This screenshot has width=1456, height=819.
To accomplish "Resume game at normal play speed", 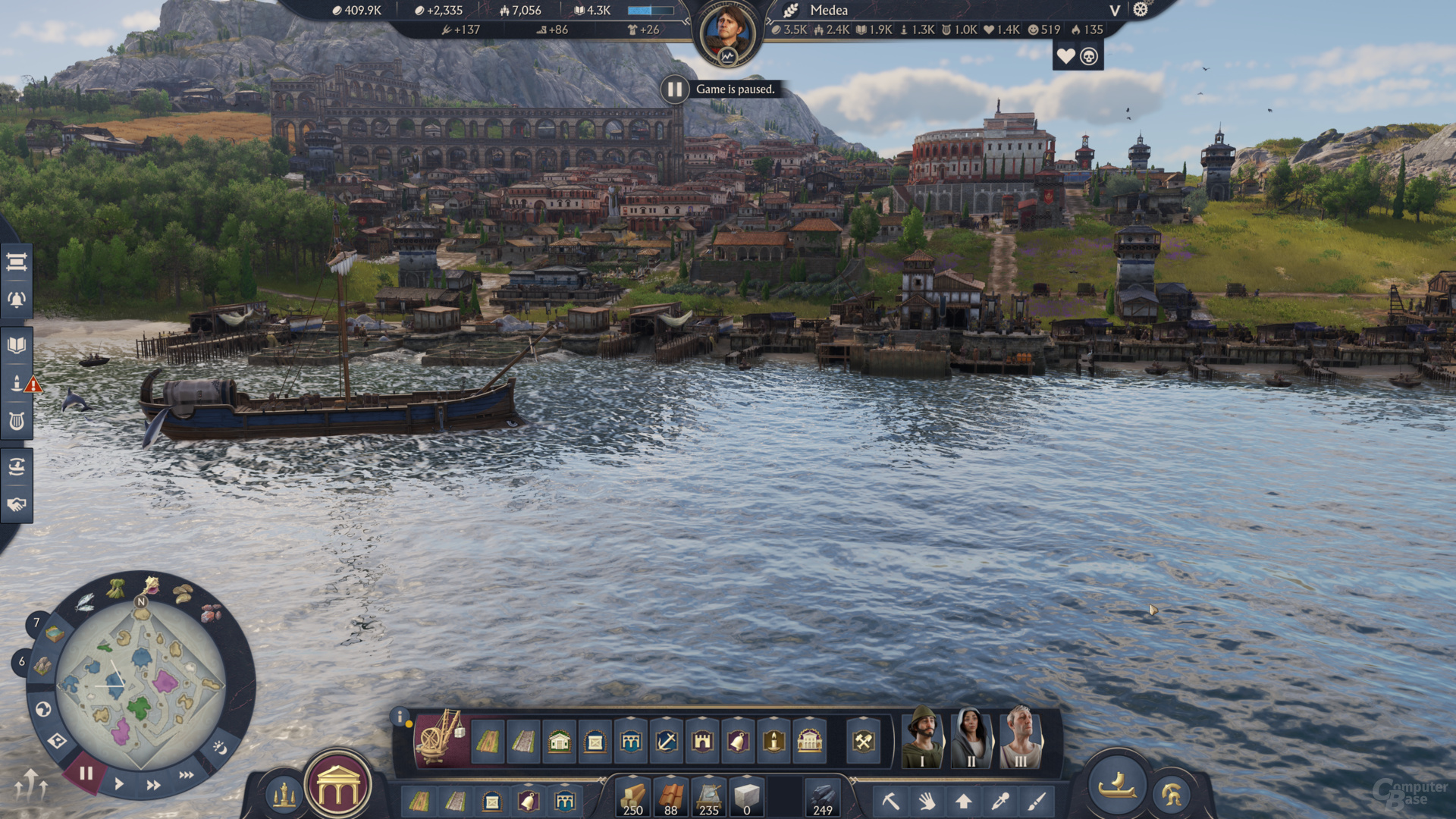I will point(119,783).
